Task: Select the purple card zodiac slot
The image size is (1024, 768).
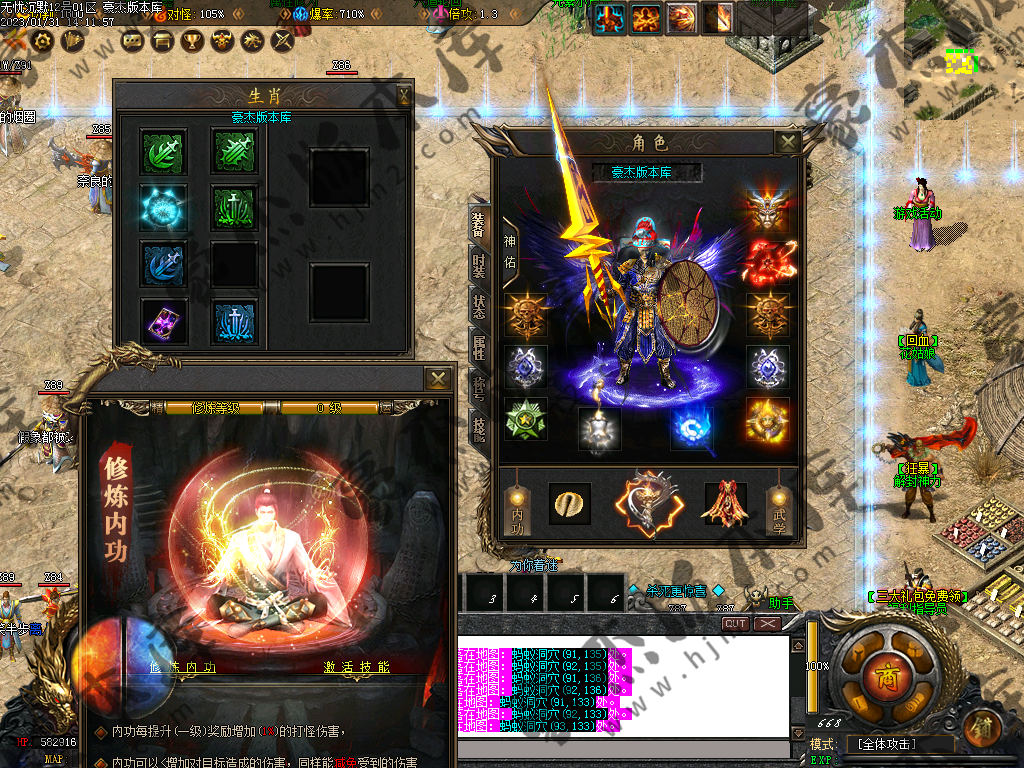Action: pos(160,319)
